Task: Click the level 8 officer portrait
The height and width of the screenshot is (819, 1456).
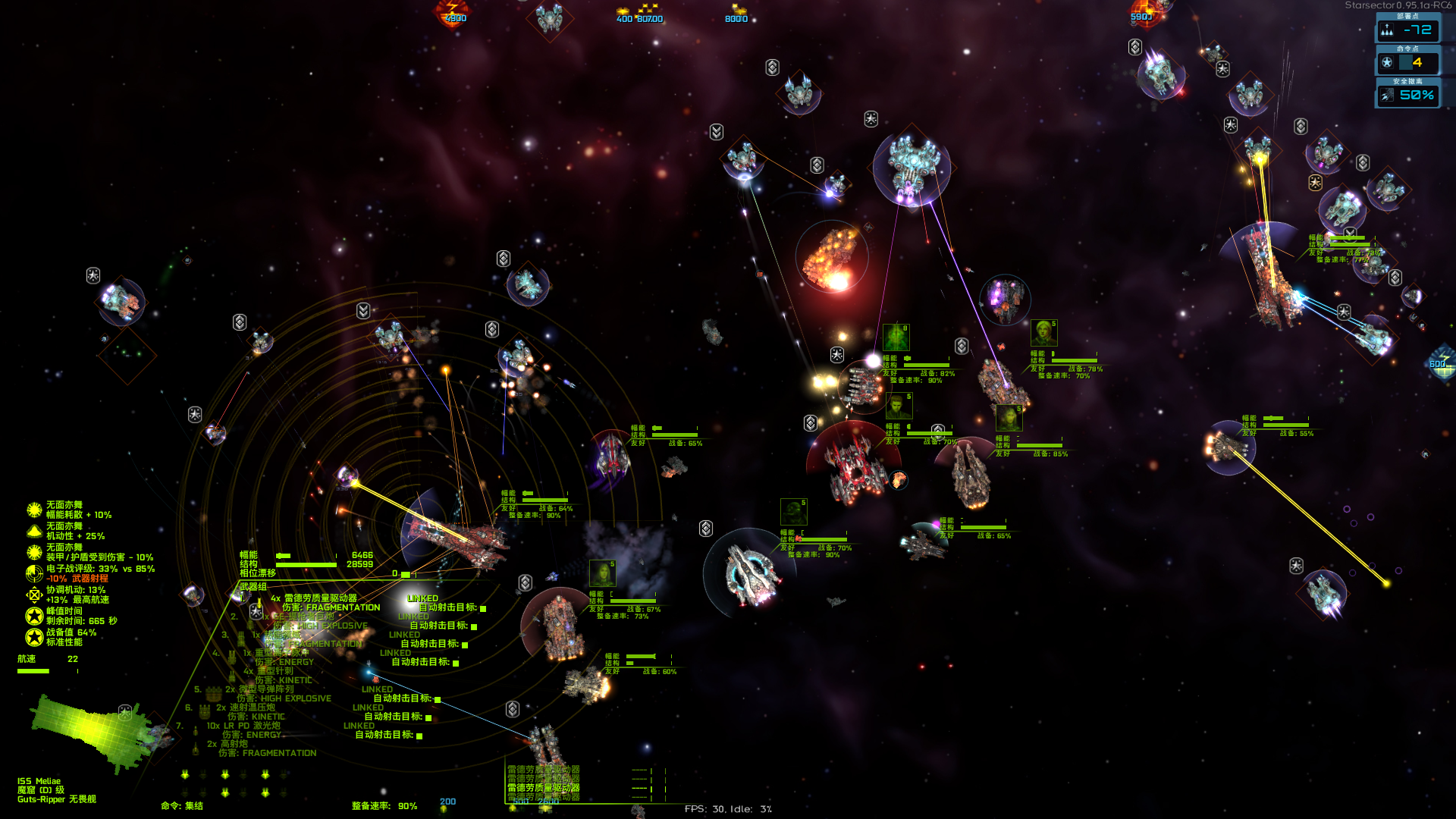Action: [896, 337]
